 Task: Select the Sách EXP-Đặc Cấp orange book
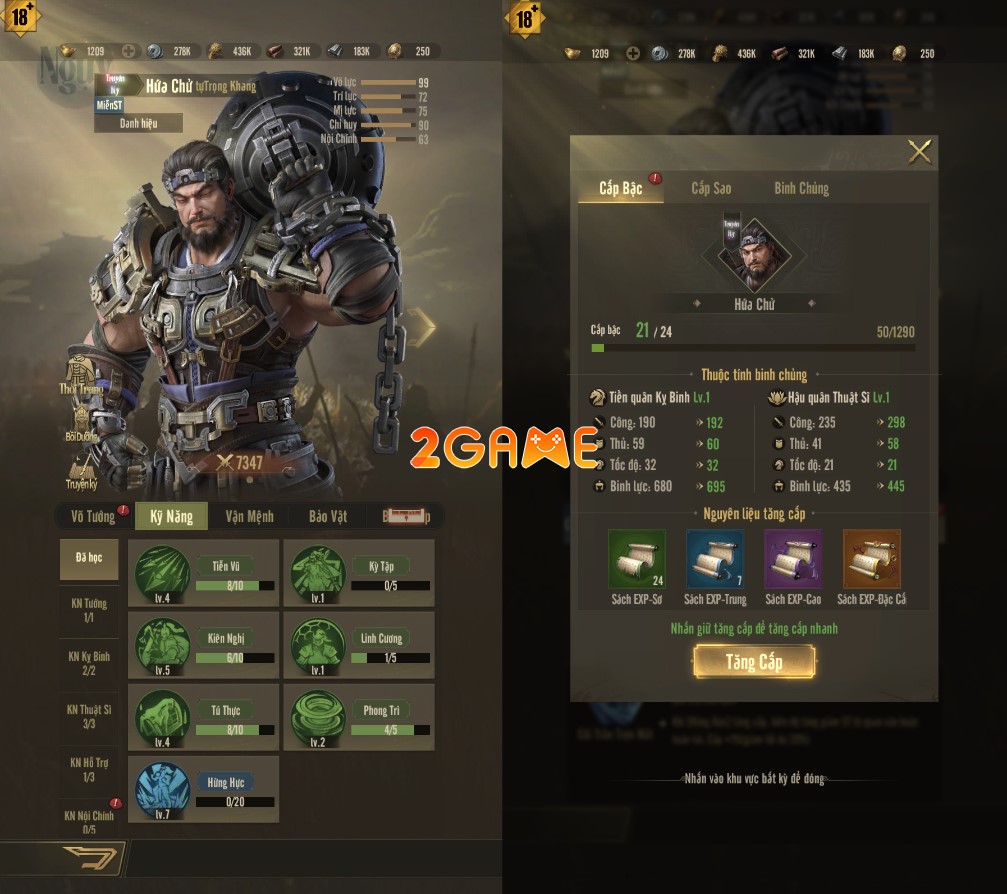[871, 559]
